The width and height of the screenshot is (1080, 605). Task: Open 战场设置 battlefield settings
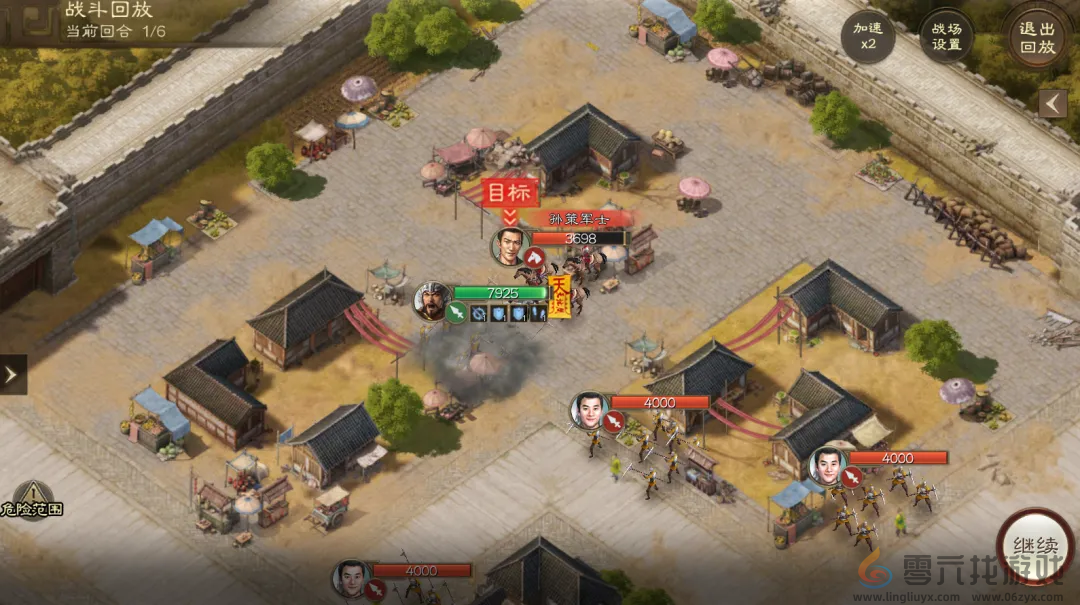[946, 37]
